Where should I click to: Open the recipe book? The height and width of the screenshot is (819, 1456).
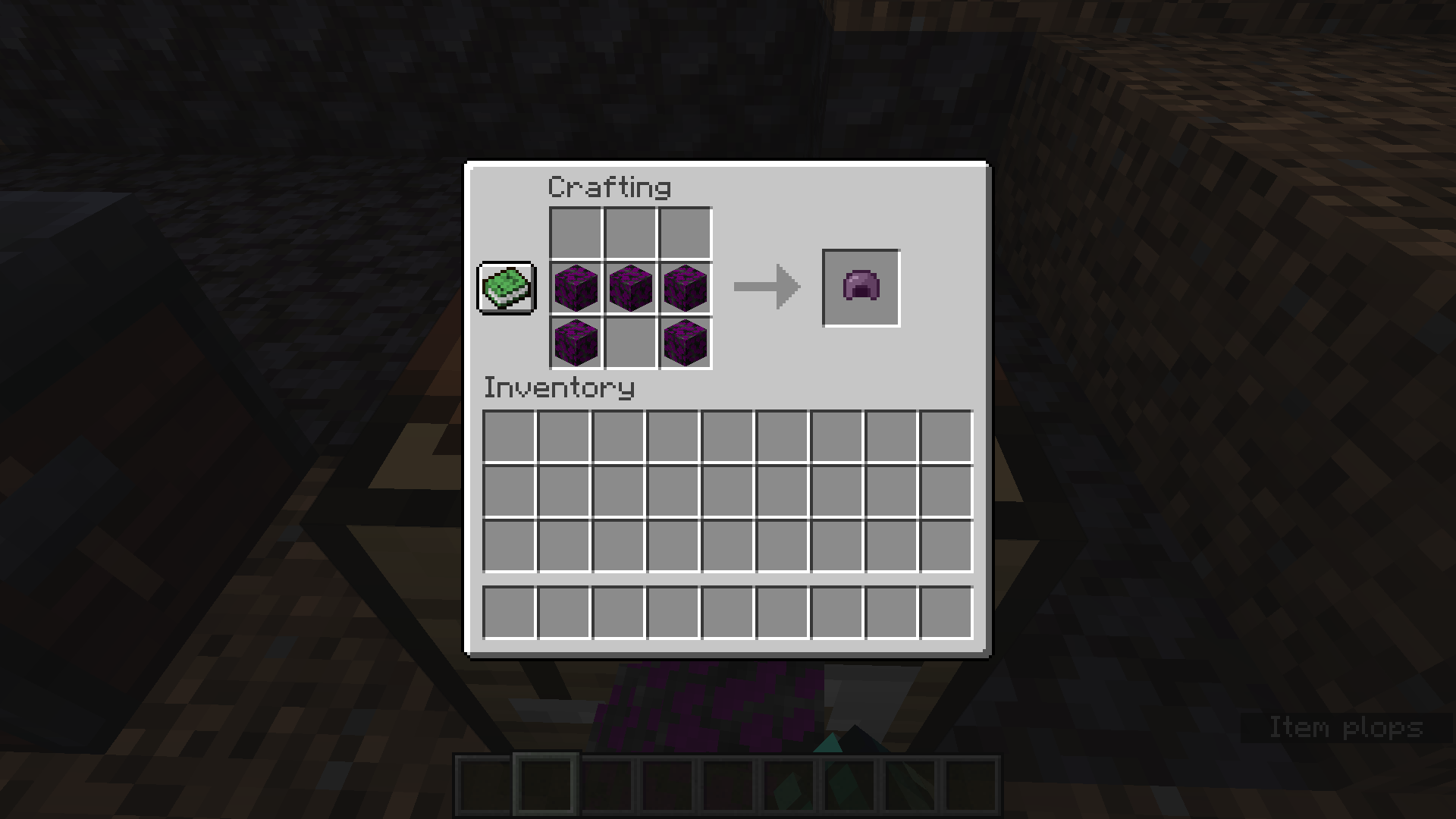[507, 288]
